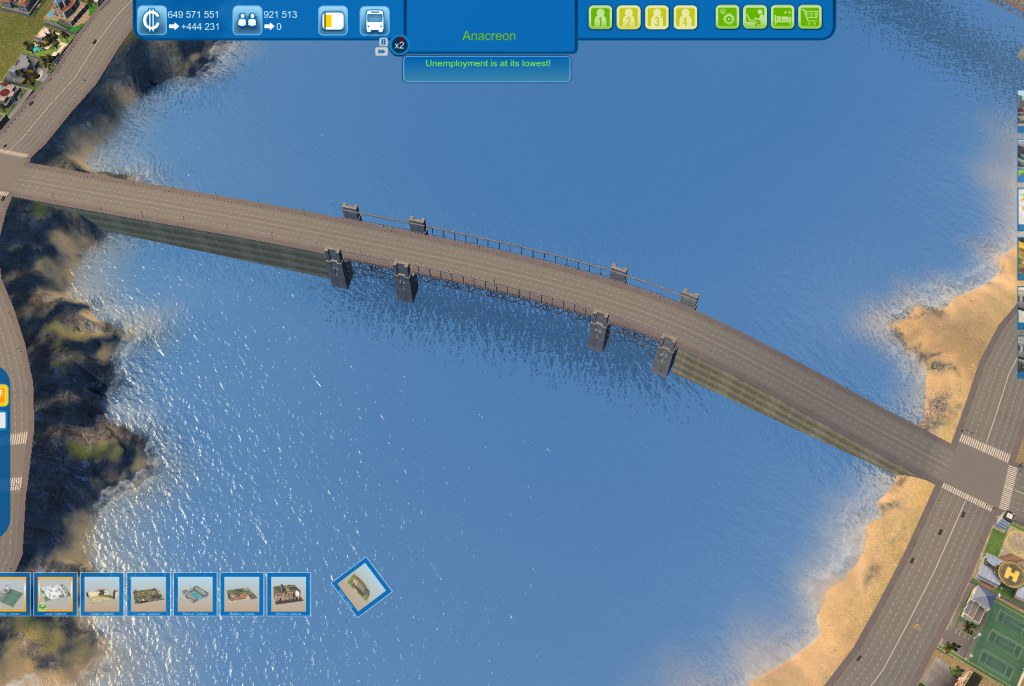Click the x2 game speed indicator
This screenshot has width=1024, height=686.
(x=399, y=45)
